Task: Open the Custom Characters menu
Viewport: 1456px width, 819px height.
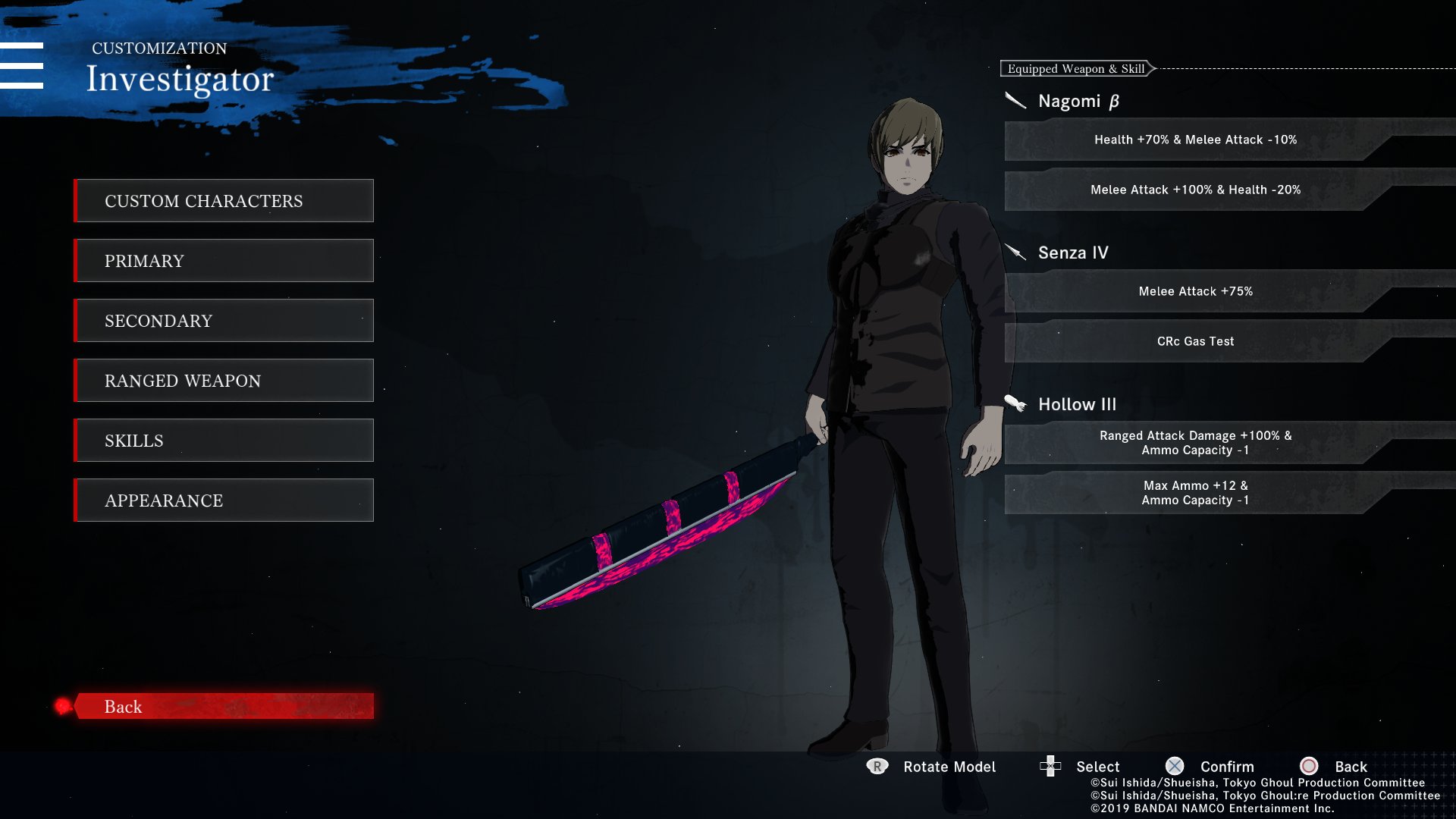Action: 224,201
